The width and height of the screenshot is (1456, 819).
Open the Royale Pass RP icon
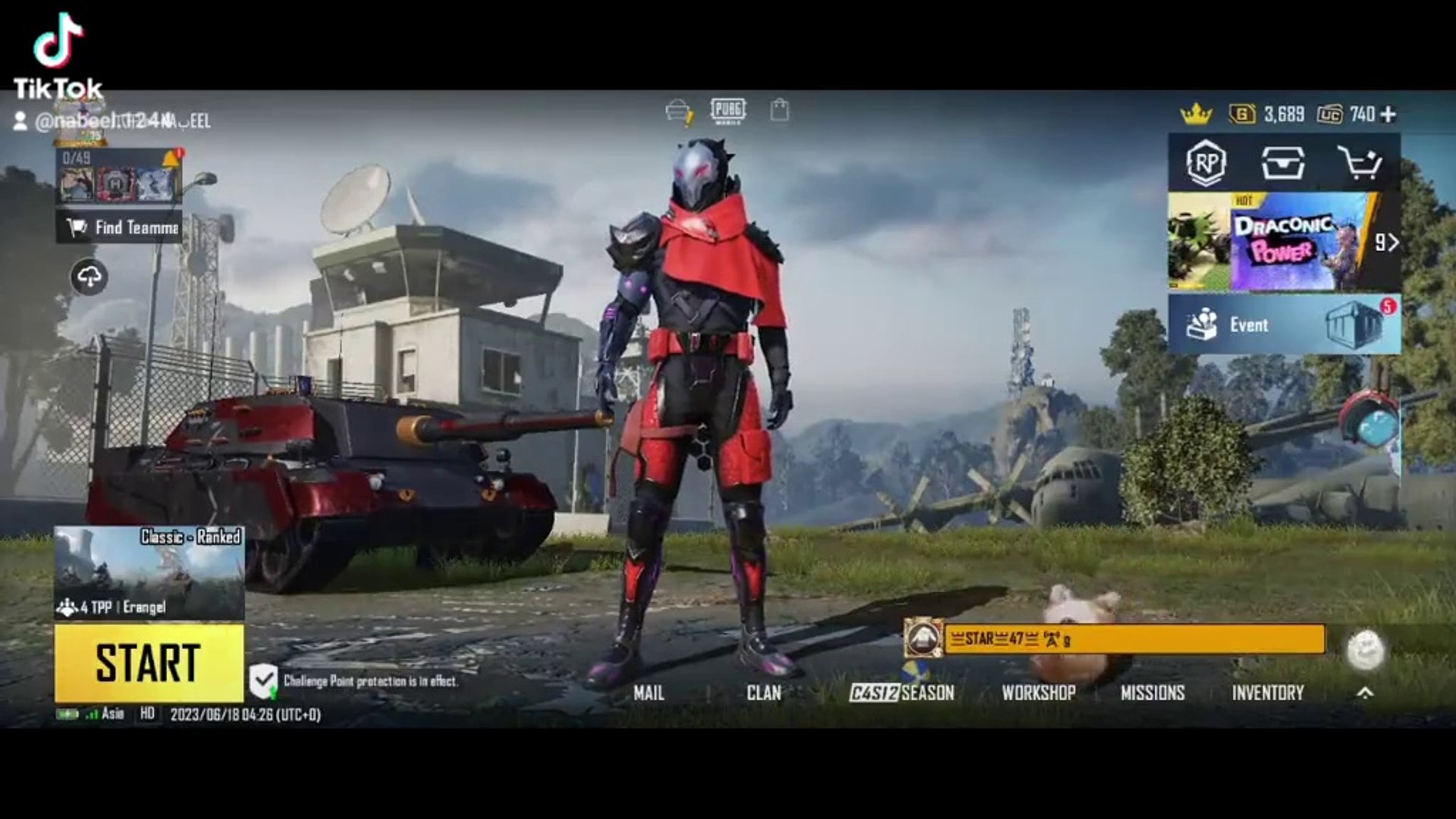[x=1206, y=163]
